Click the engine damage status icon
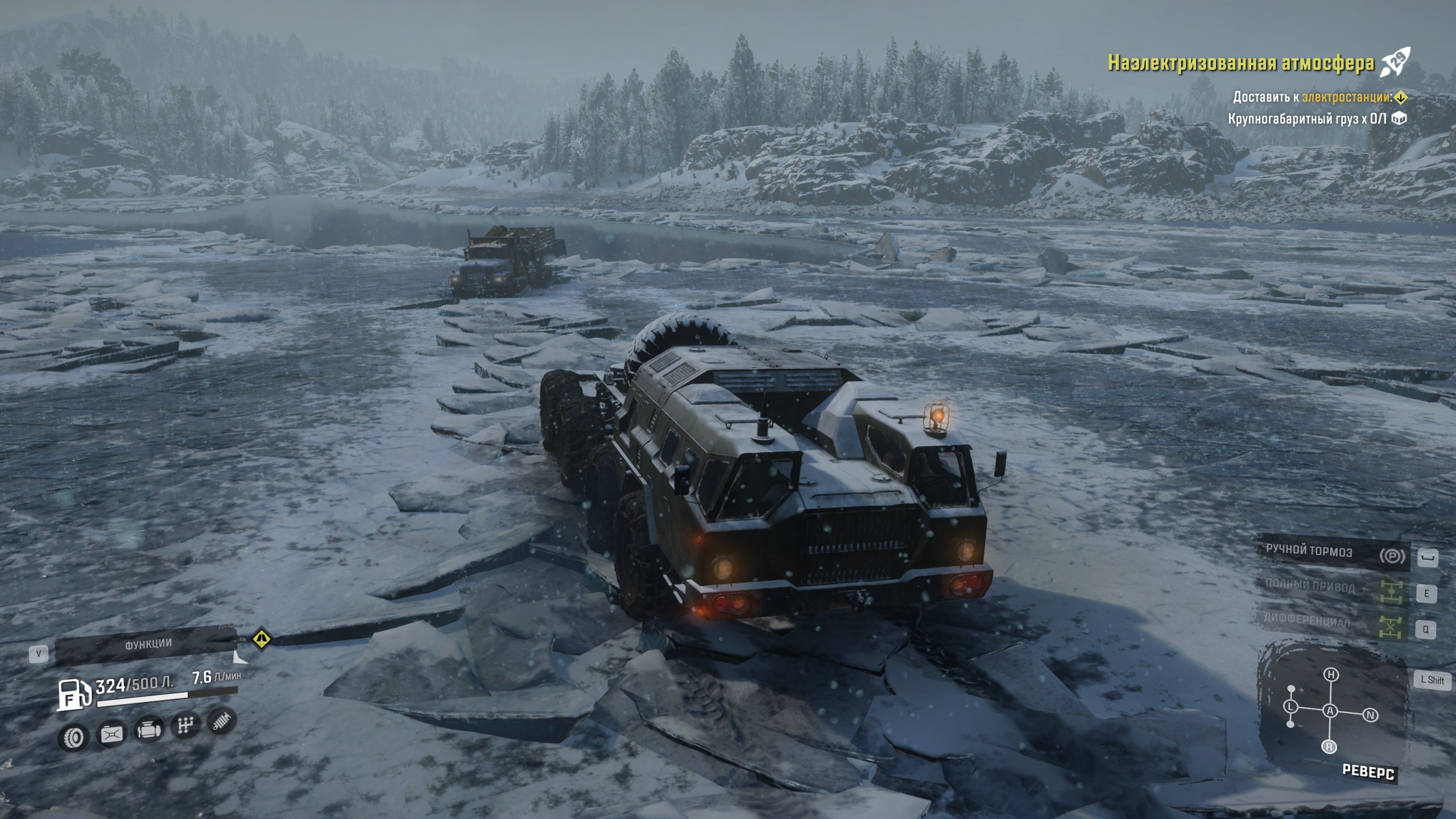 pyautogui.click(x=148, y=730)
